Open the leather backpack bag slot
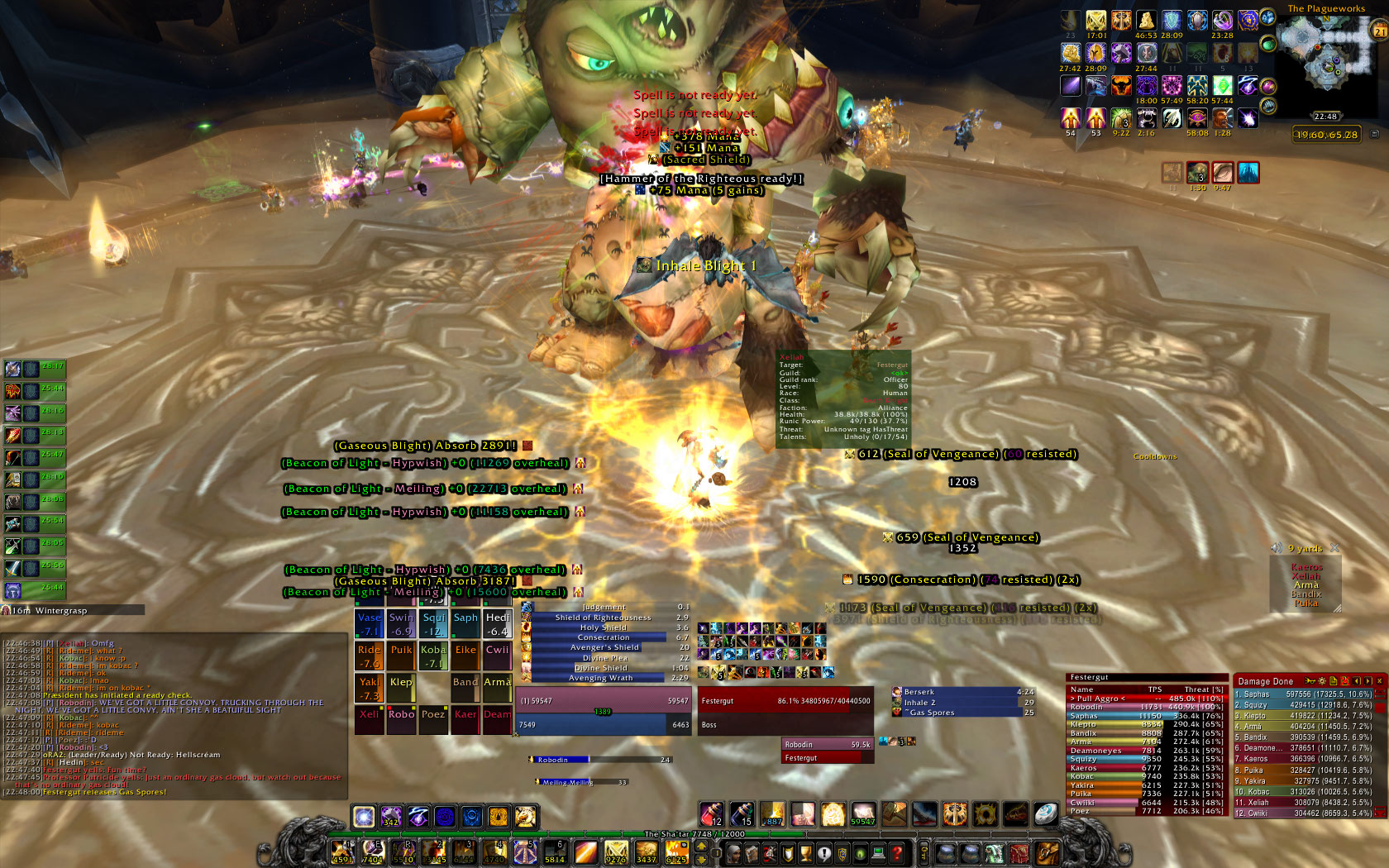The image size is (1389, 868). (x=1047, y=852)
